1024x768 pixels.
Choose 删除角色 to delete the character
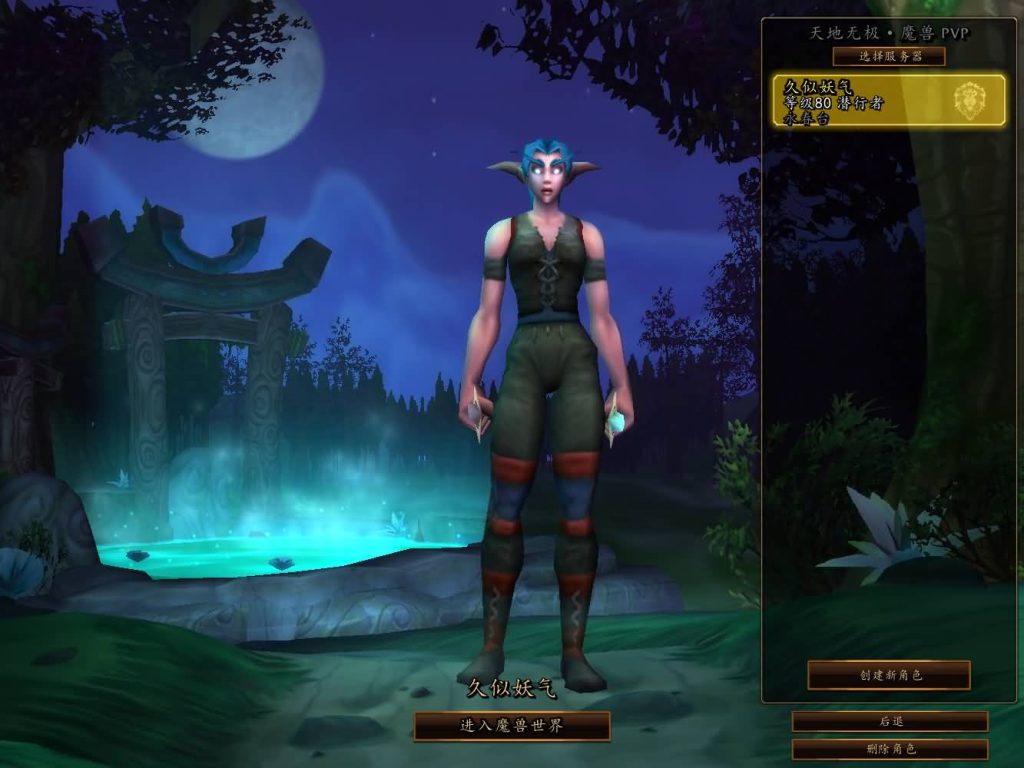[890, 748]
